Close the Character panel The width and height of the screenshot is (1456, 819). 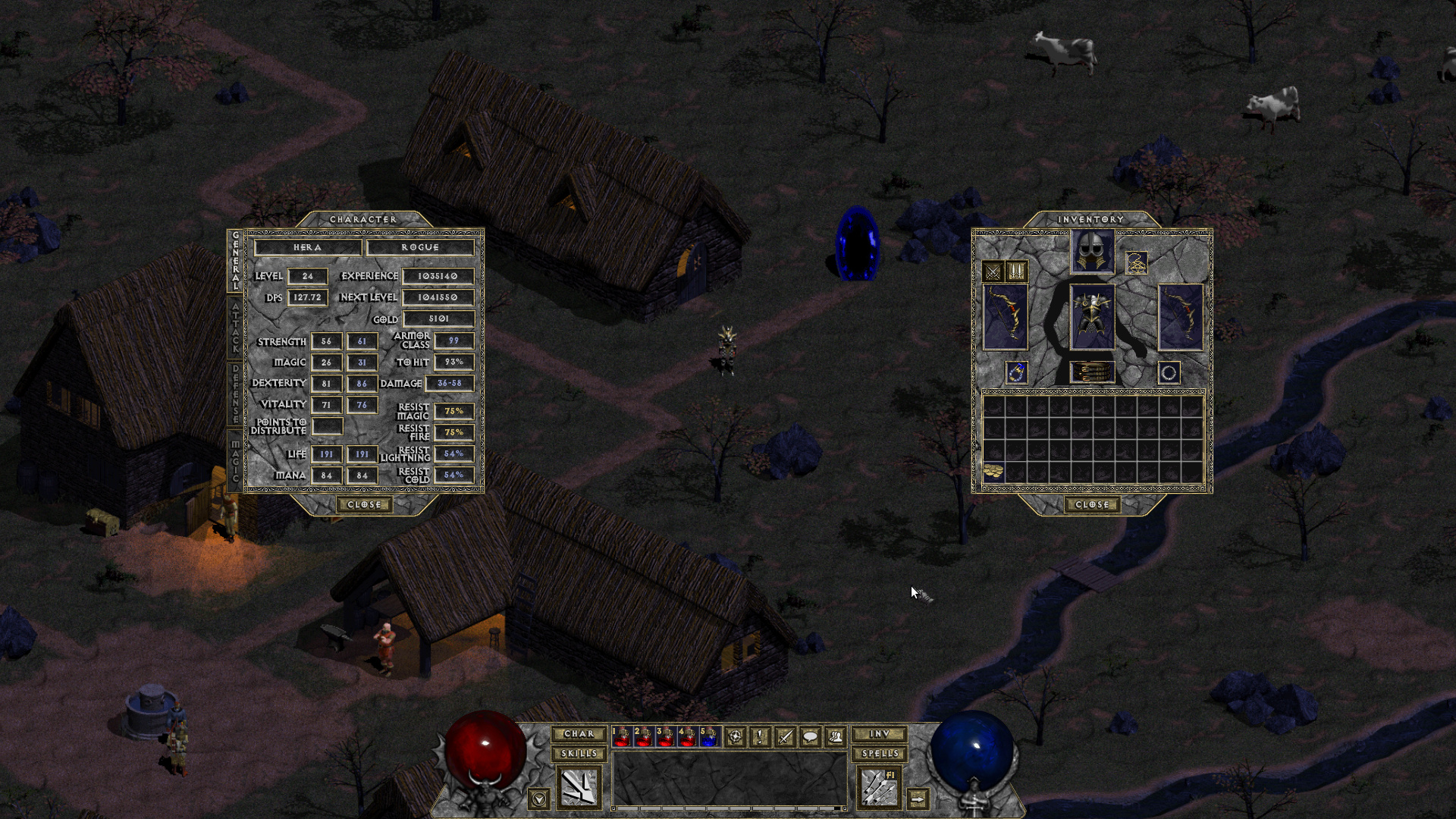pyautogui.click(x=364, y=505)
